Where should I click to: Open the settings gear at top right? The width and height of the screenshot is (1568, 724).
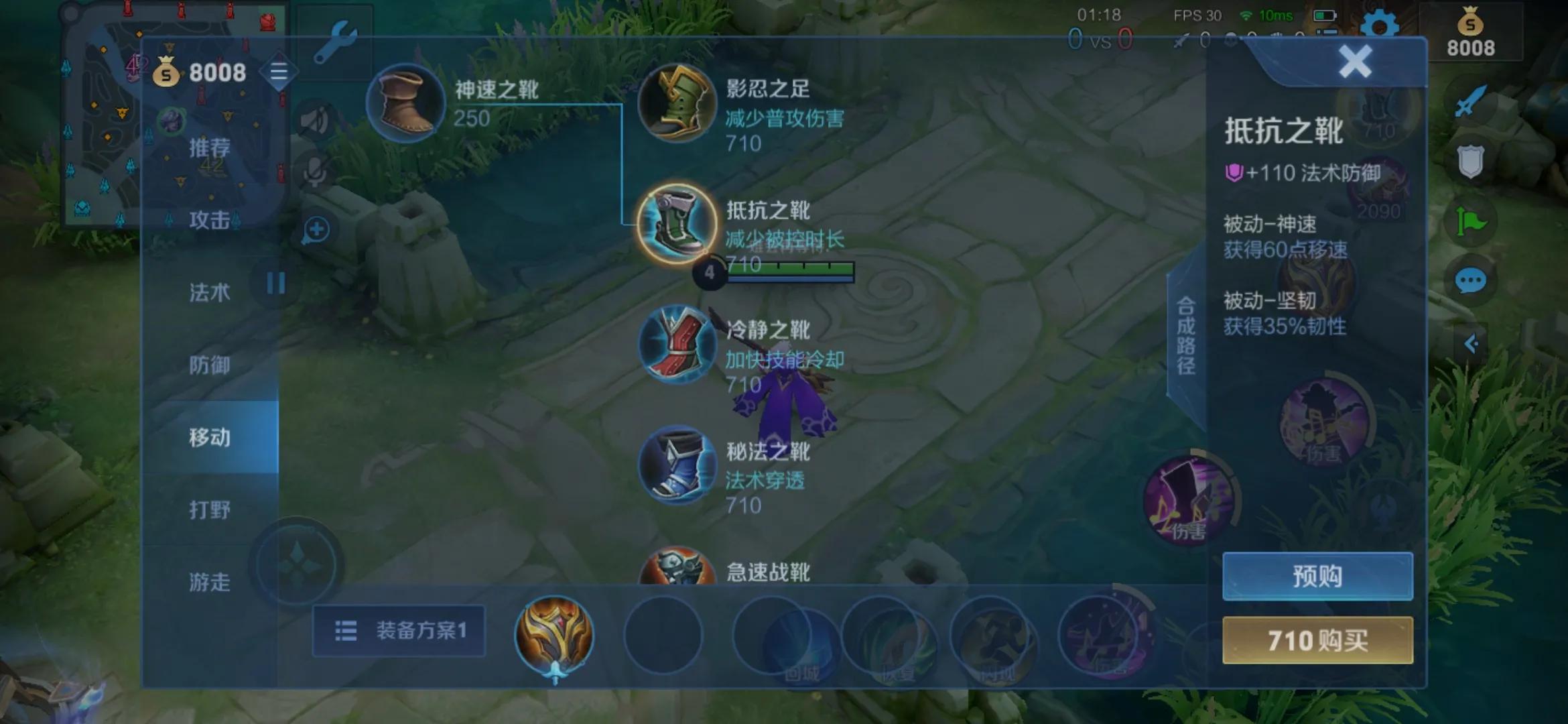(x=1378, y=25)
